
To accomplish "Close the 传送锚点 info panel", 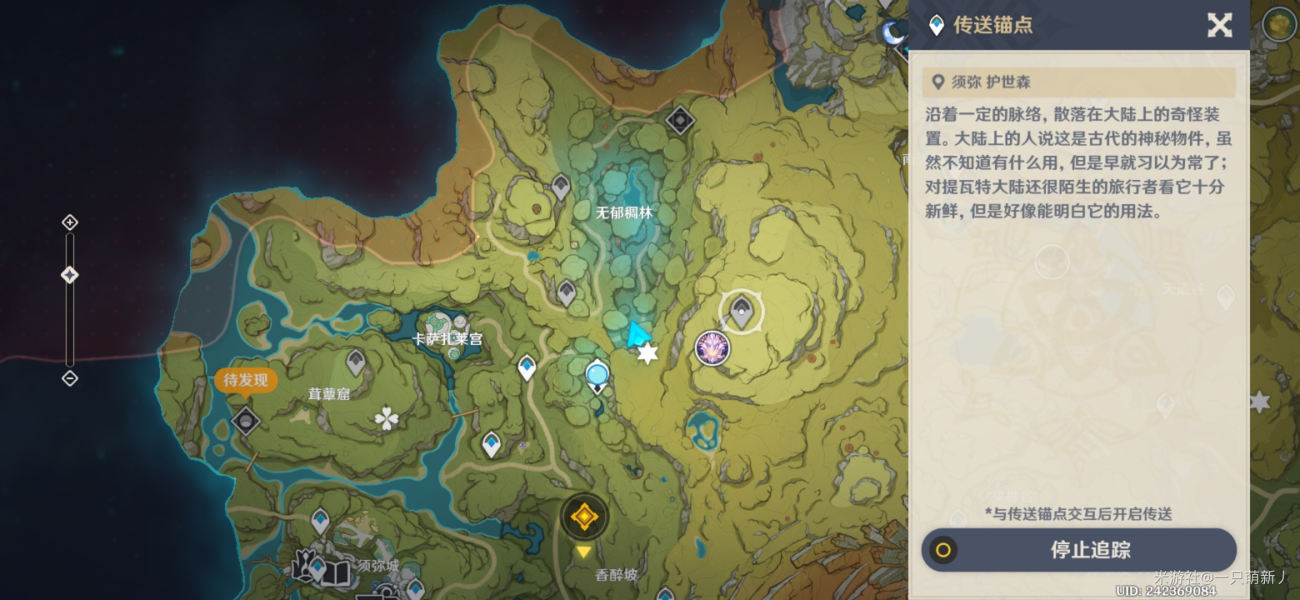I will 1219,25.
